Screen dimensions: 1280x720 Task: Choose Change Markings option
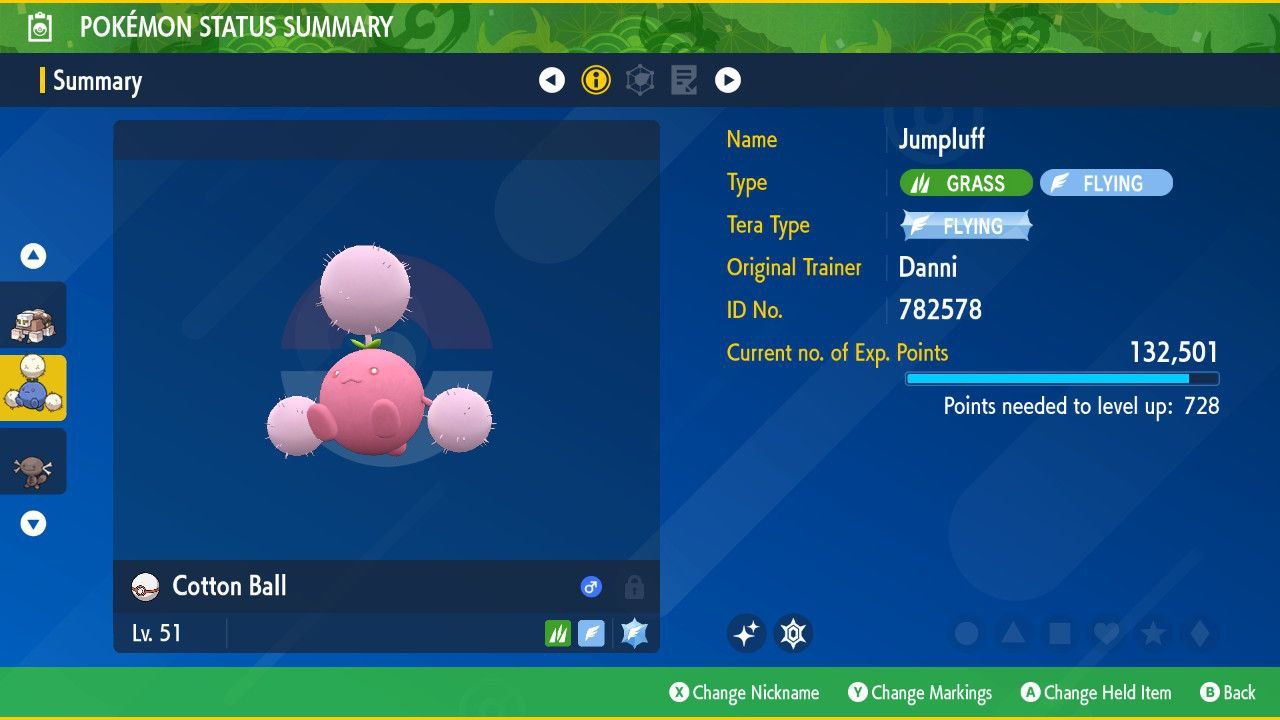coord(920,693)
